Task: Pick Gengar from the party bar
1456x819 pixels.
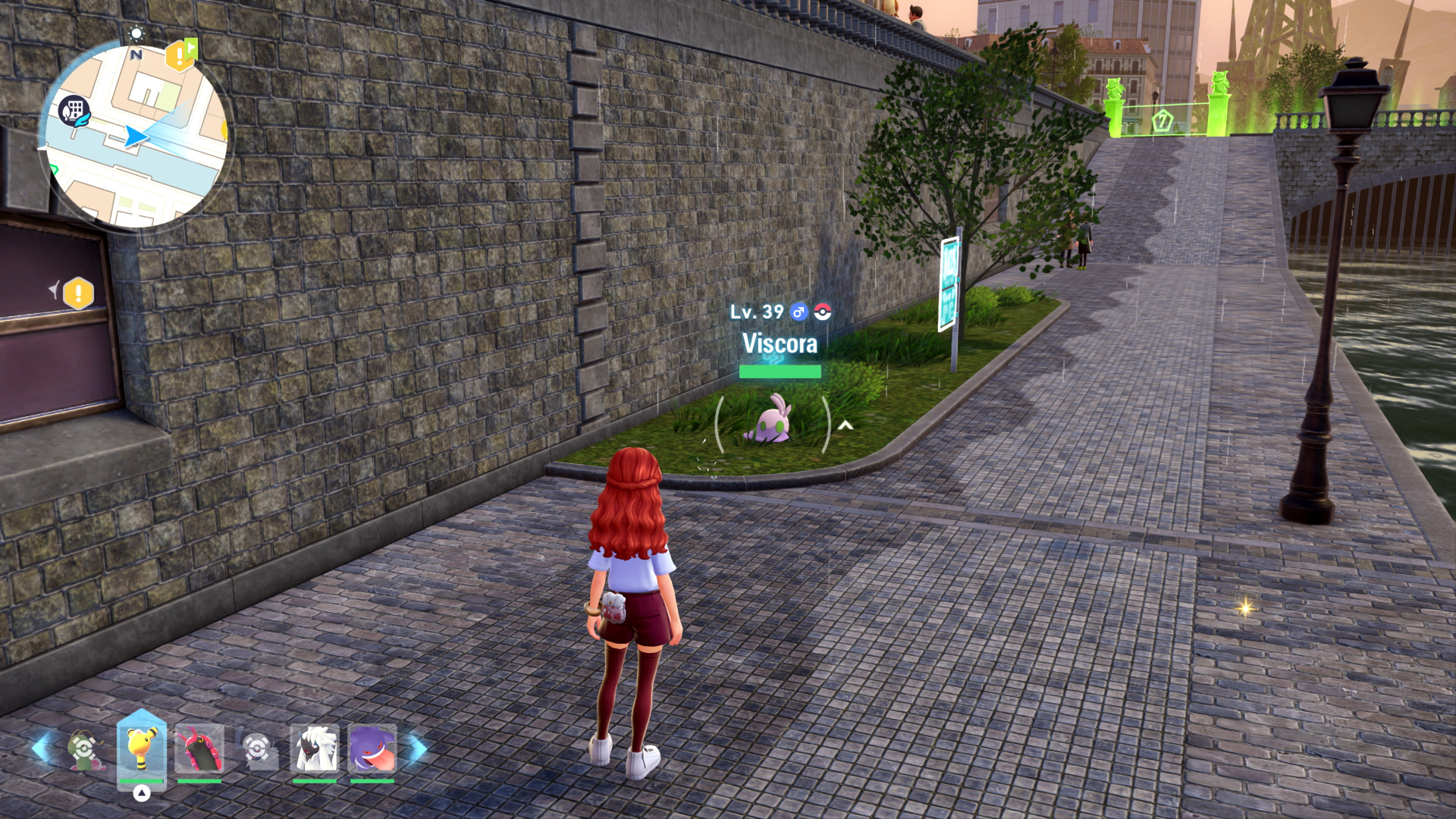Action: point(372,749)
